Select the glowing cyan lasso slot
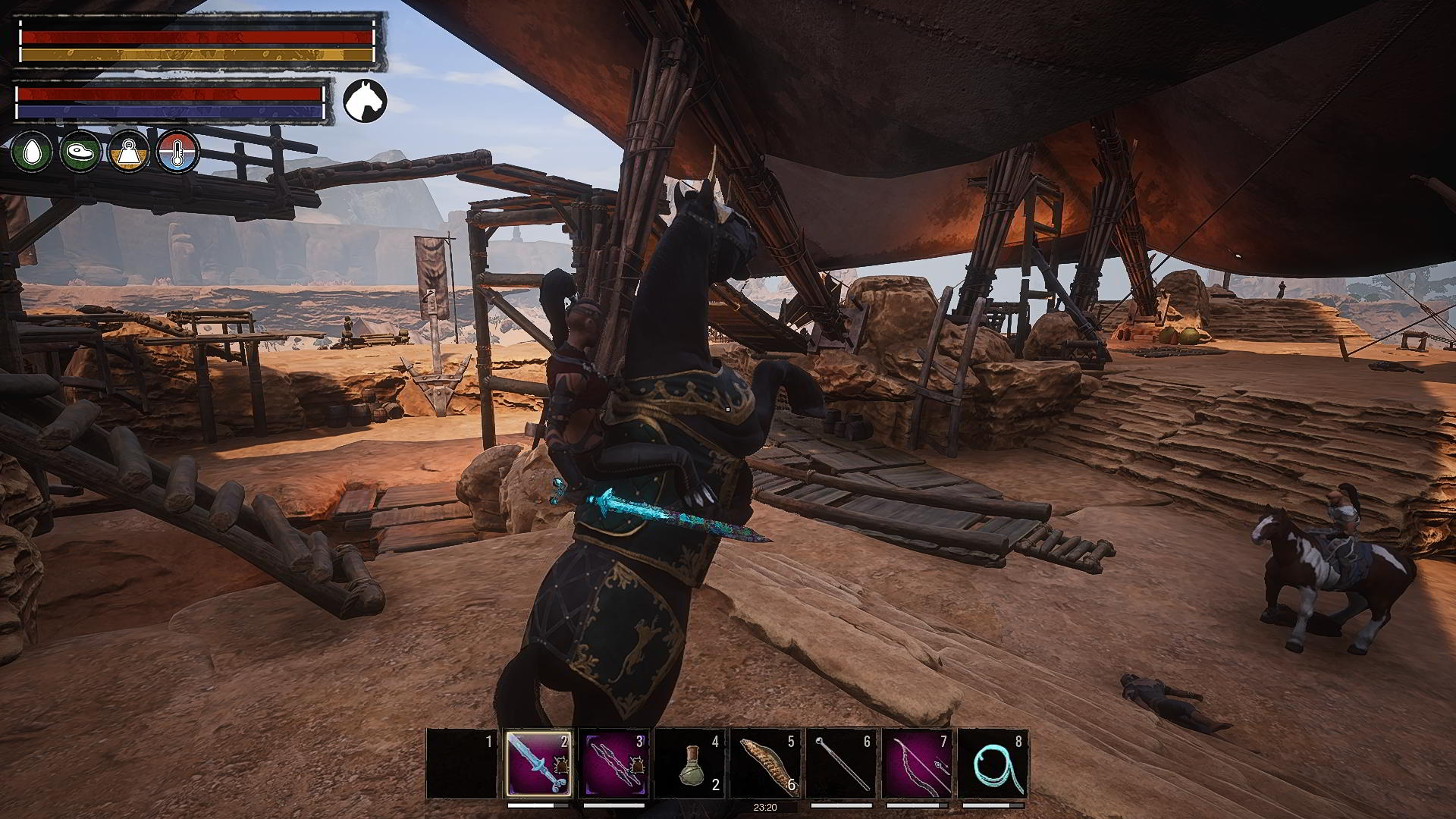The height and width of the screenshot is (819, 1456). [x=993, y=764]
